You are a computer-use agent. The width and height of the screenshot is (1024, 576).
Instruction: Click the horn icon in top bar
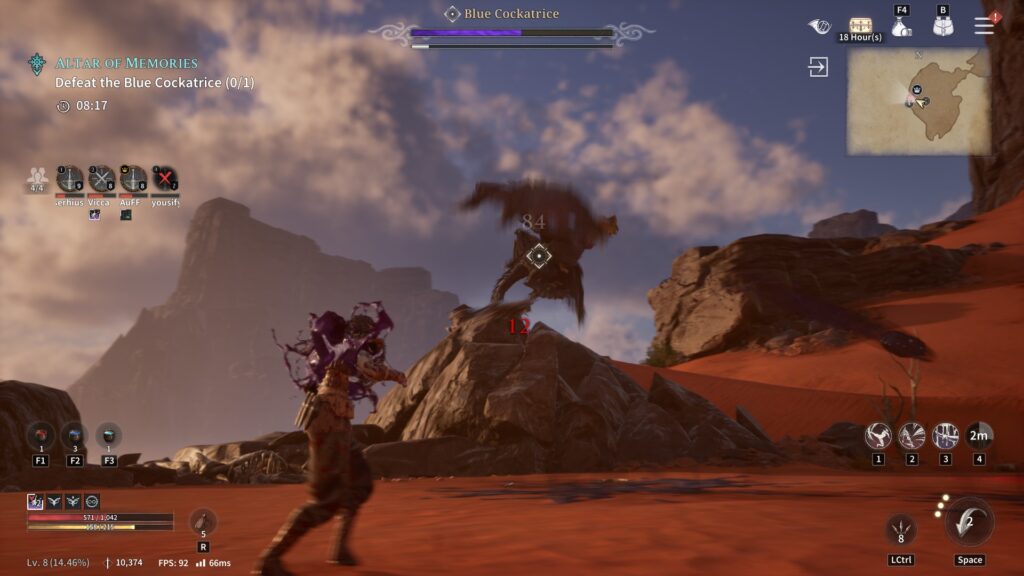coord(819,27)
